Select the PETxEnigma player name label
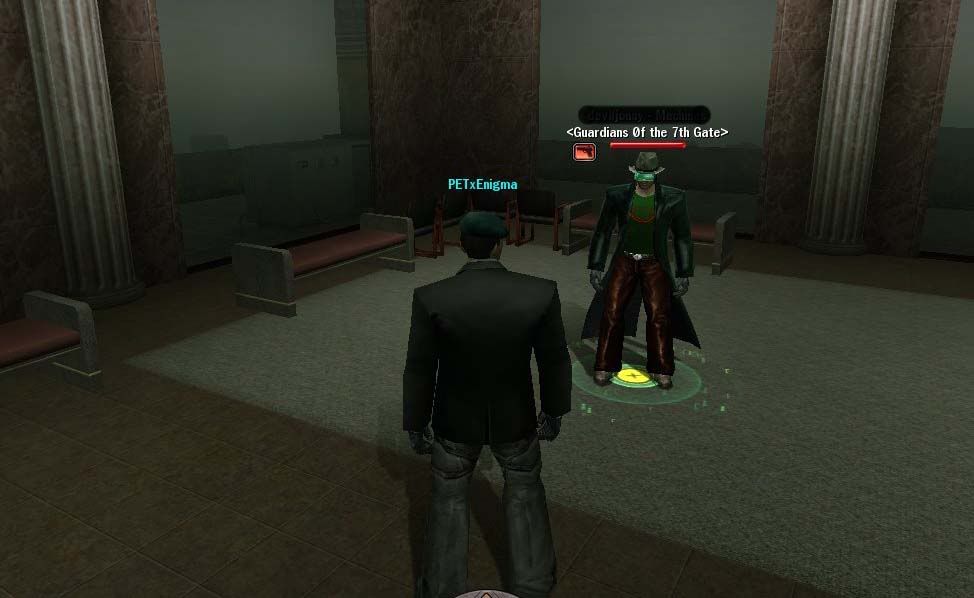 (x=483, y=184)
